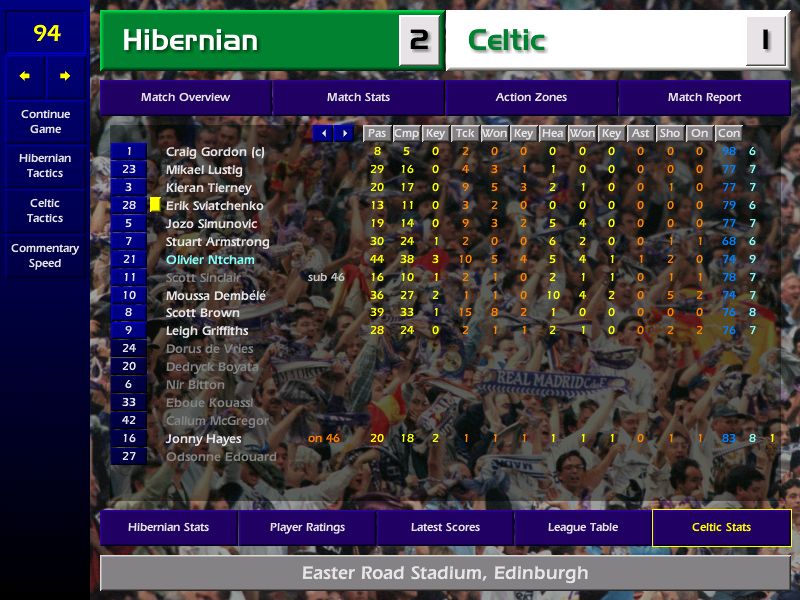
Task: View the Action Zones tab
Action: click(x=531, y=97)
